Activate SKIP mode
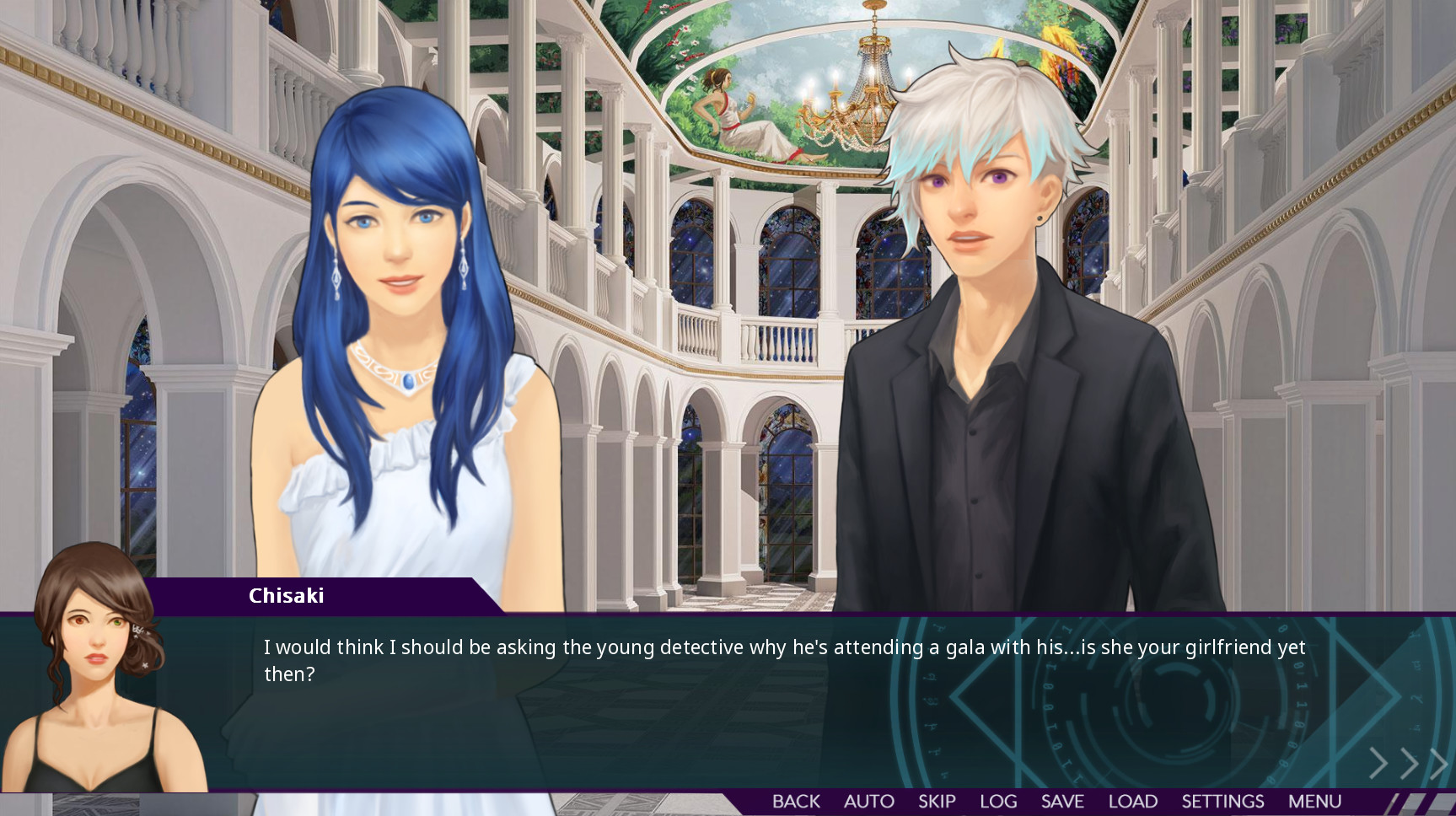Image resolution: width=1456 pixels, height=816 pixels. coord(937,801)
